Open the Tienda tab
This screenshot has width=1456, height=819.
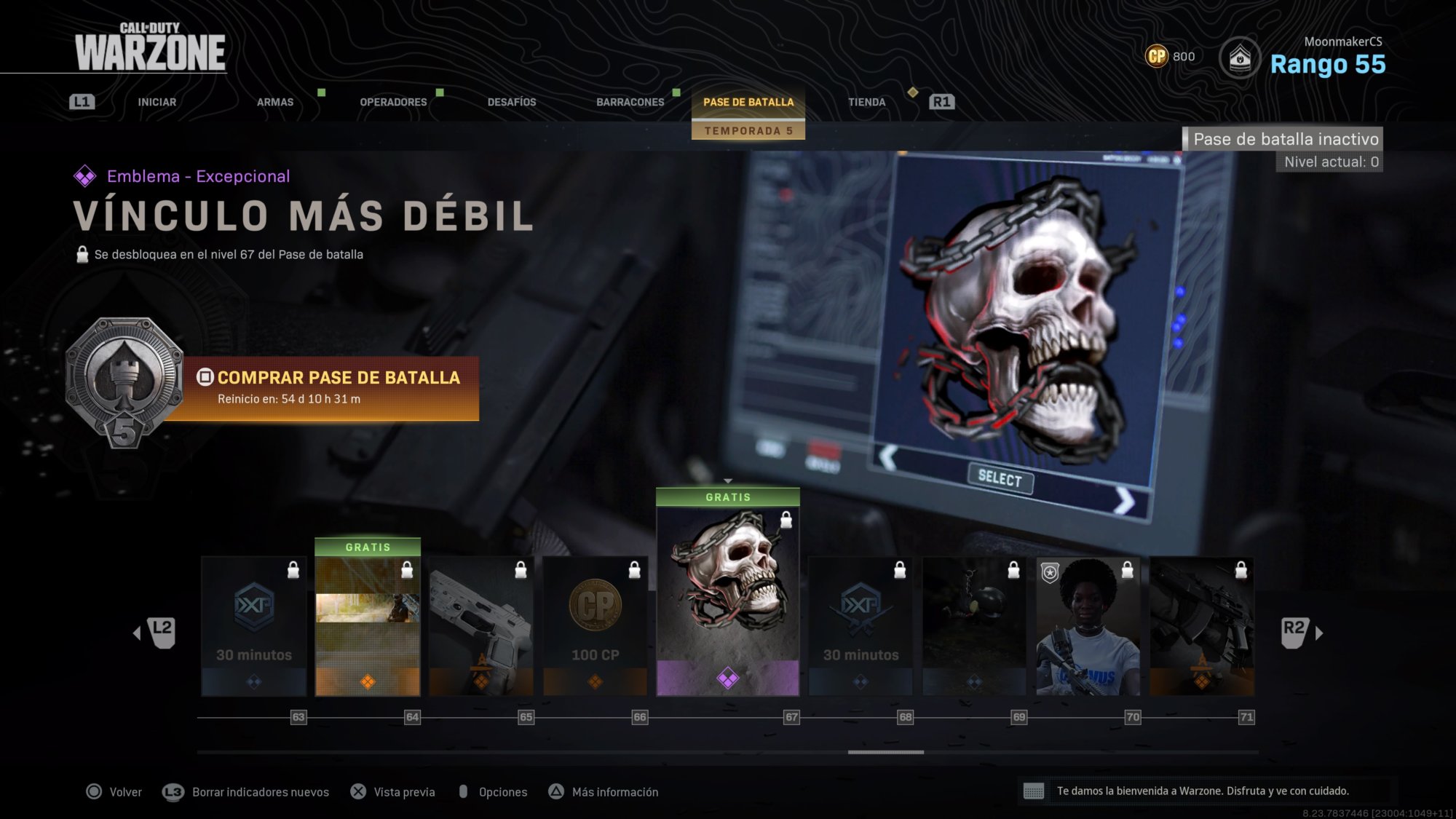[x=866, y=102]
